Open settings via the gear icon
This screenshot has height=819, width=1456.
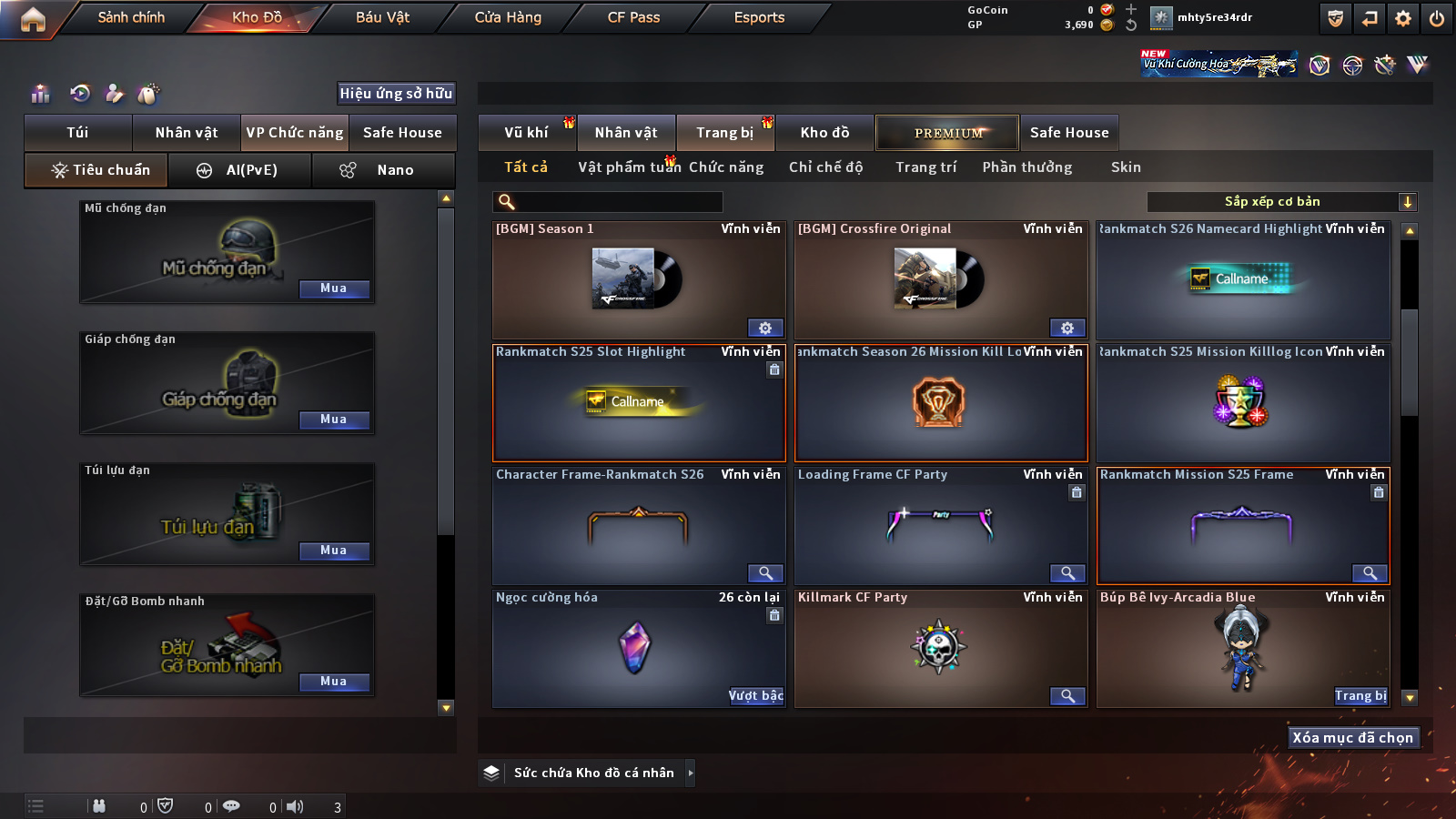click(x=1403, y=18)
